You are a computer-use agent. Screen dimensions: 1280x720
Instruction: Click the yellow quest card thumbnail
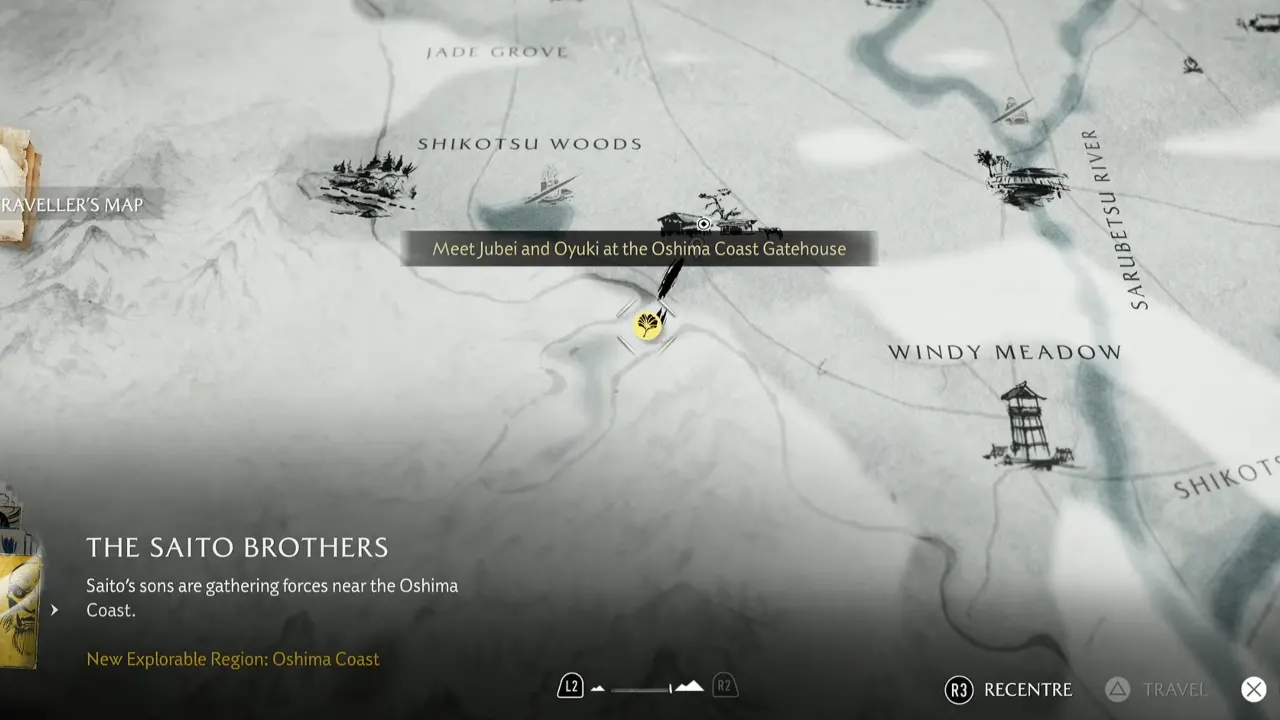coord(18,610)
